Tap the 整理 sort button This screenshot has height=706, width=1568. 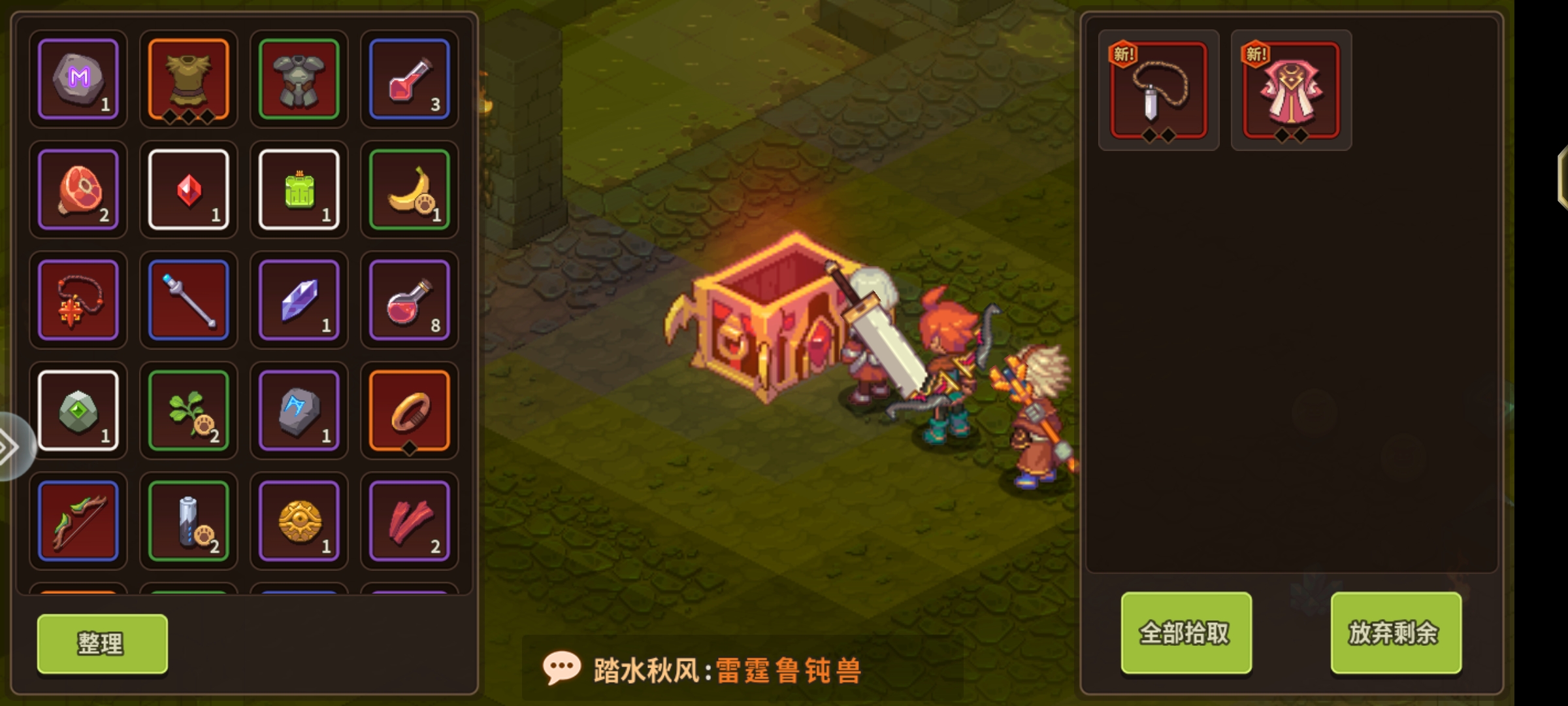pos(102,643)
